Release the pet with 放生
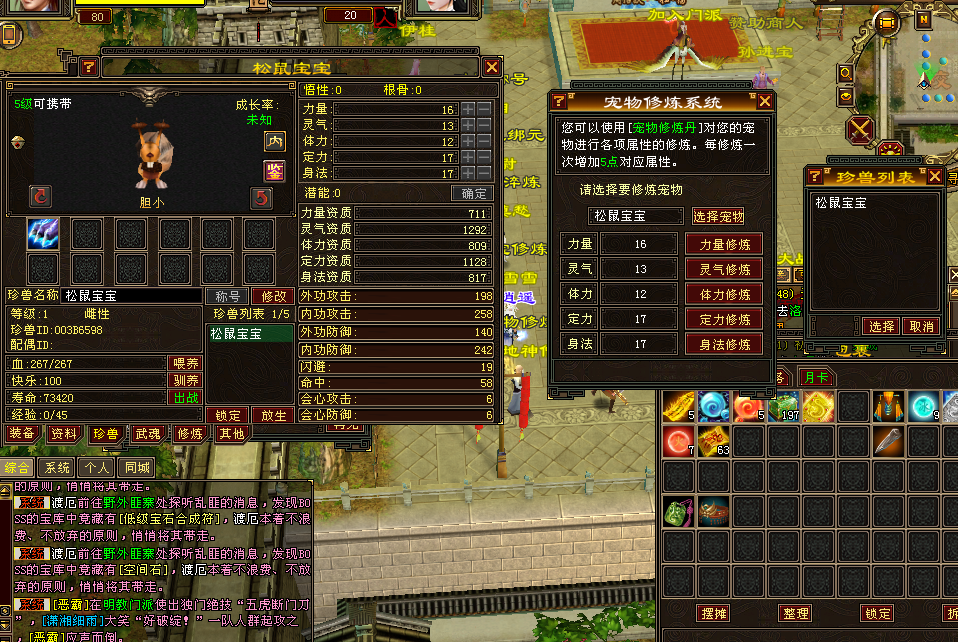 [x=274, y=415]
